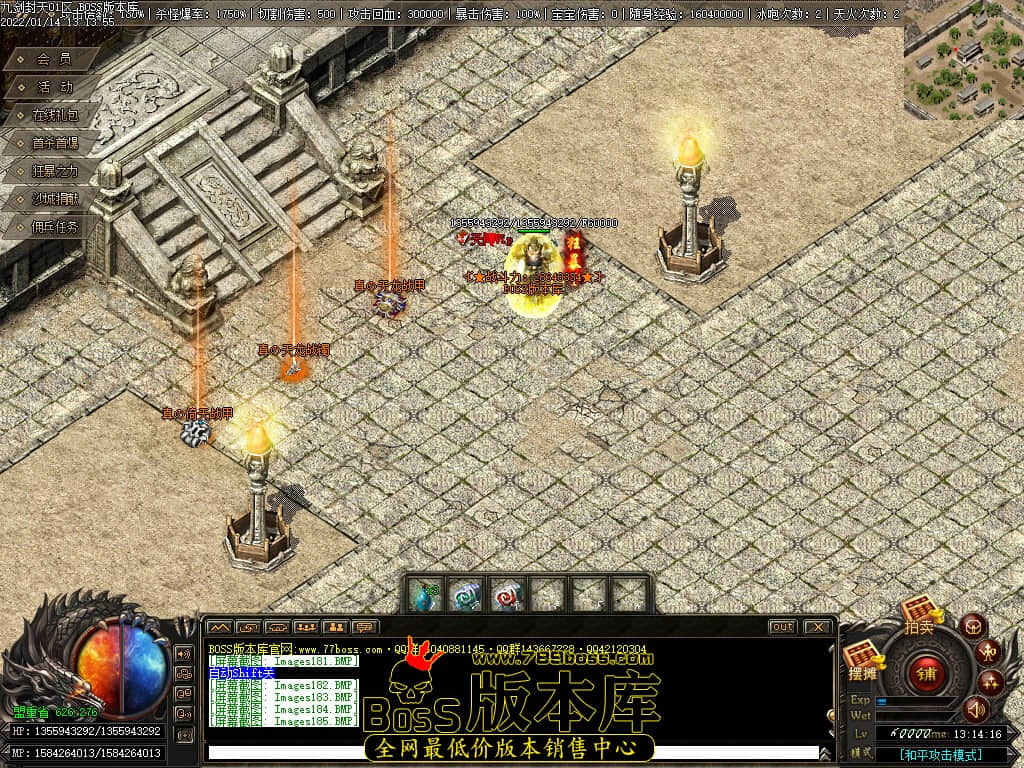
Task: Click the red 铺 shop button
Action: coord(926,673)
